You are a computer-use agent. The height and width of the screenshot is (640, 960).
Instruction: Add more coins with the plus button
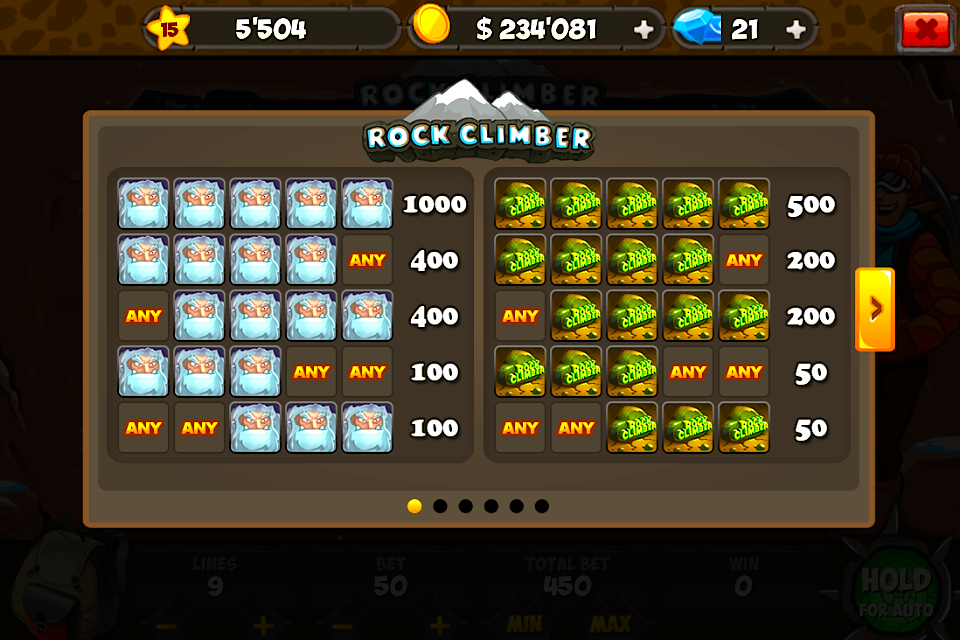(x=644, y=30)
